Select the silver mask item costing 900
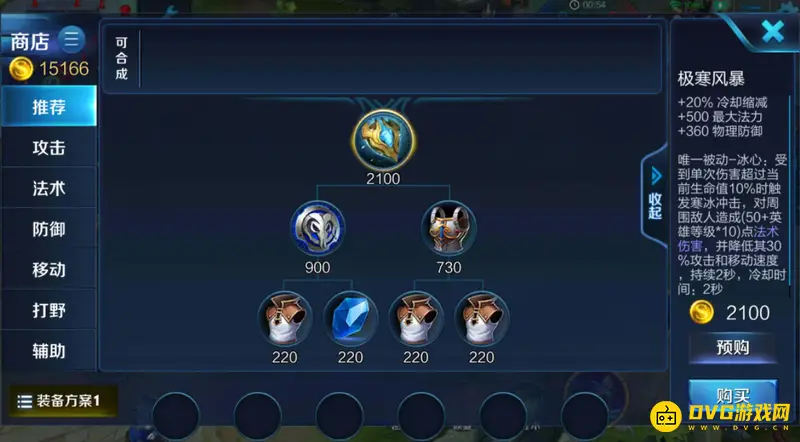The width and height of the screenshot is (800, 442). (x=317, y=227)
